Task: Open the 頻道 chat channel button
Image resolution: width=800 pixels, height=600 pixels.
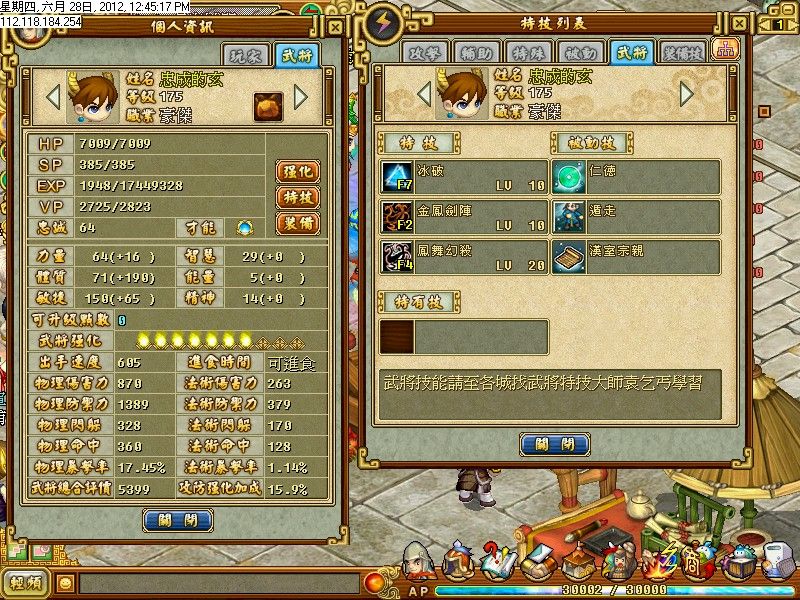Action: [x=27, y=582]
